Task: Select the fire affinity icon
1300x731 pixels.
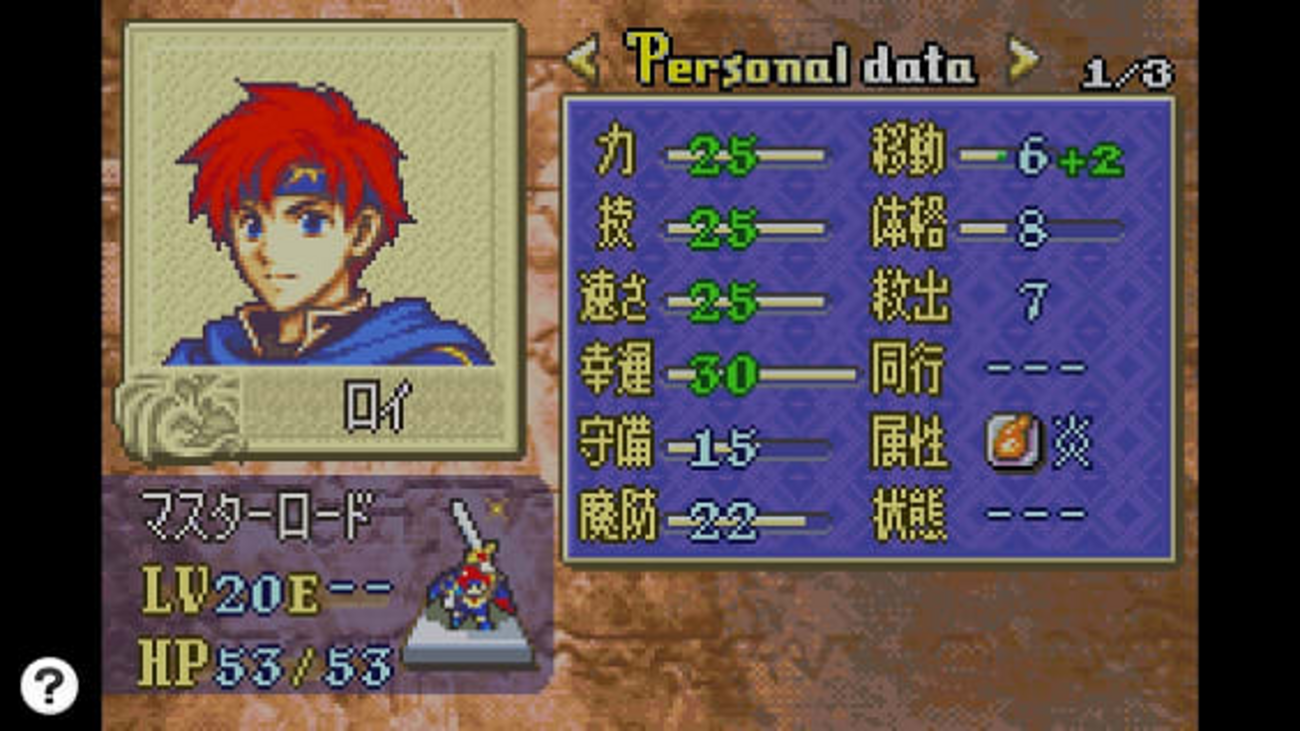Action: 1013,441
